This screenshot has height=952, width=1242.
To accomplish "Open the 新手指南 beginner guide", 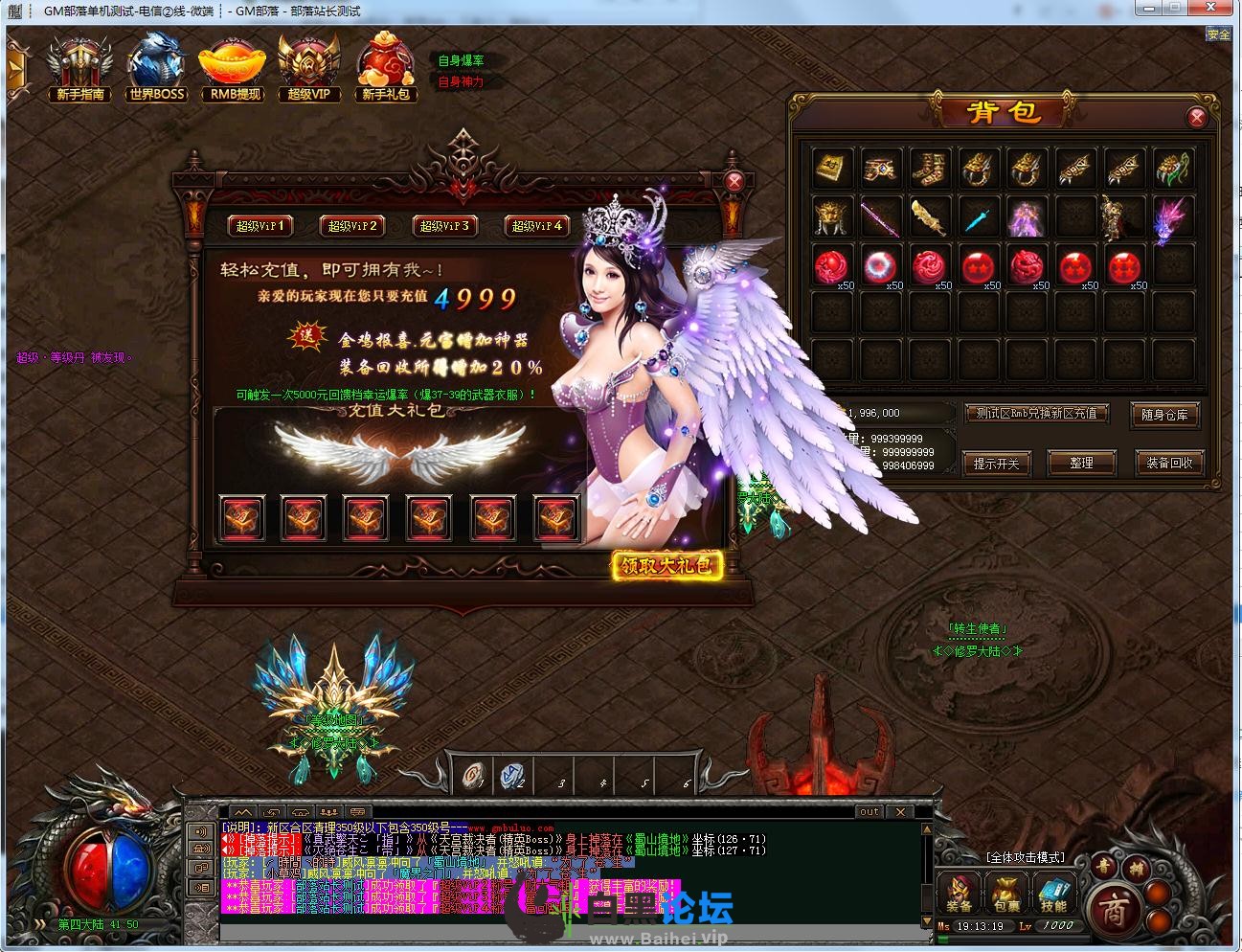I will (x=80, y=67).
